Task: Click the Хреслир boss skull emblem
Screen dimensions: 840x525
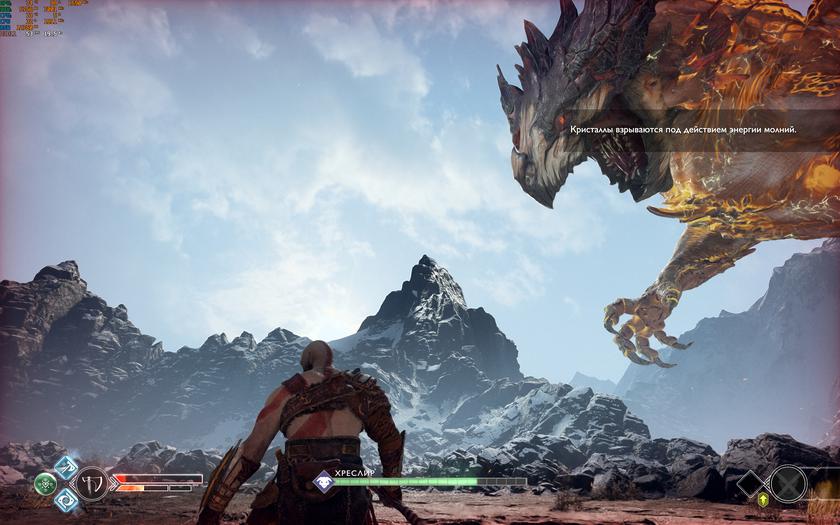Action: click(x=323, y=482)
